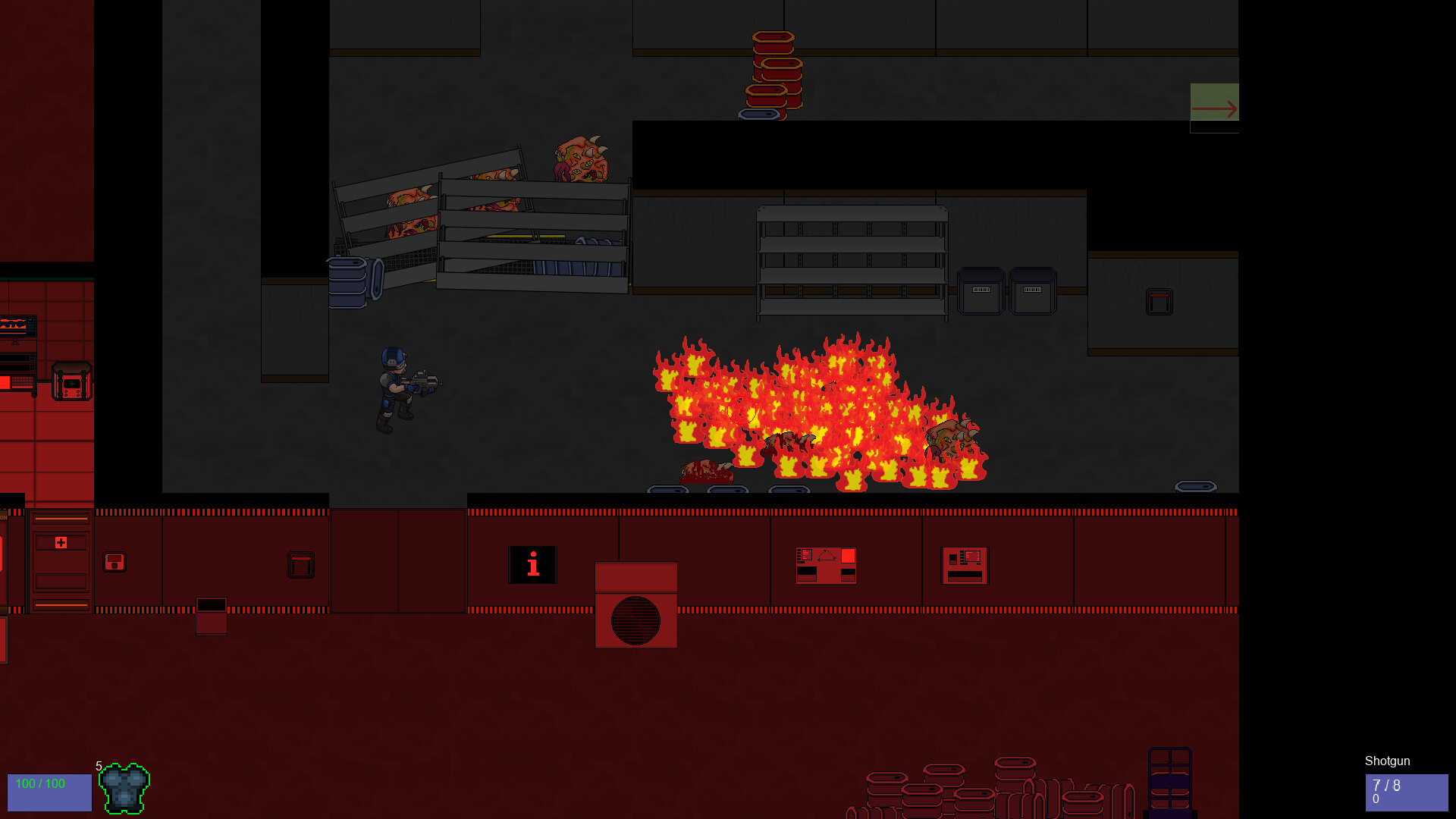Select the wall-mounted ventilation fan grille

[x=635, y=618]
